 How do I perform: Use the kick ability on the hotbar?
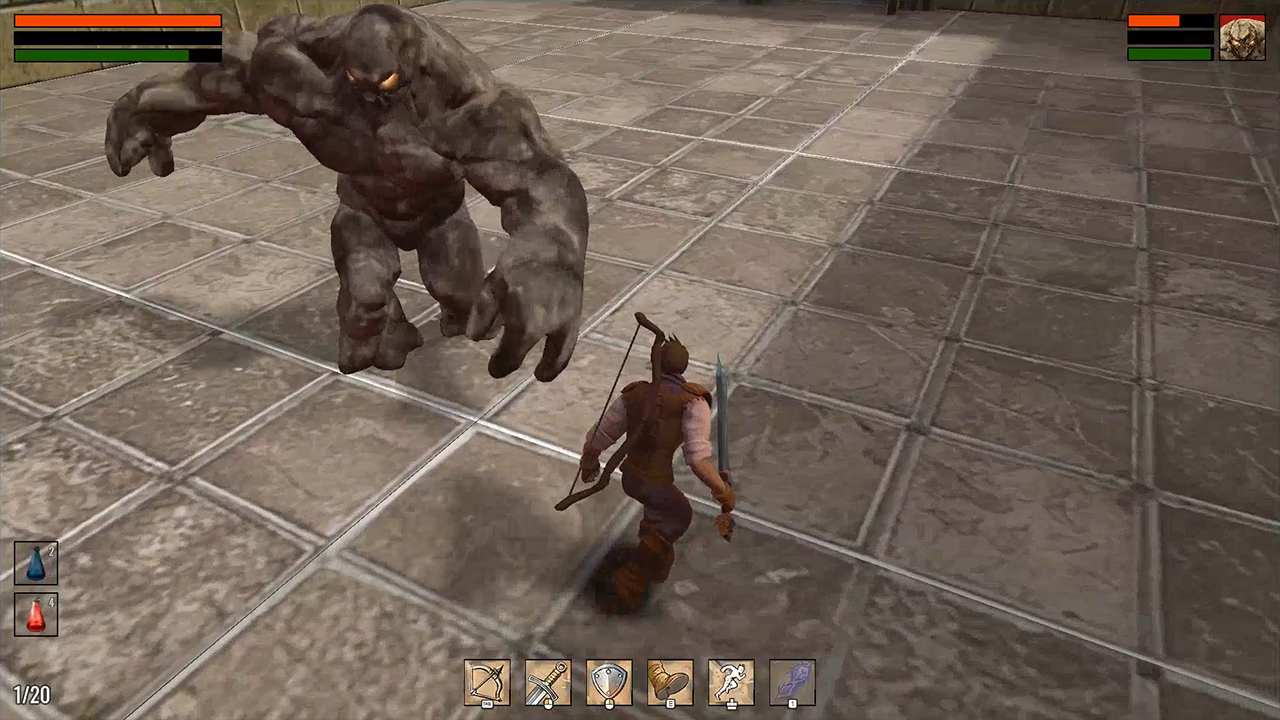(x=670, y=682)
